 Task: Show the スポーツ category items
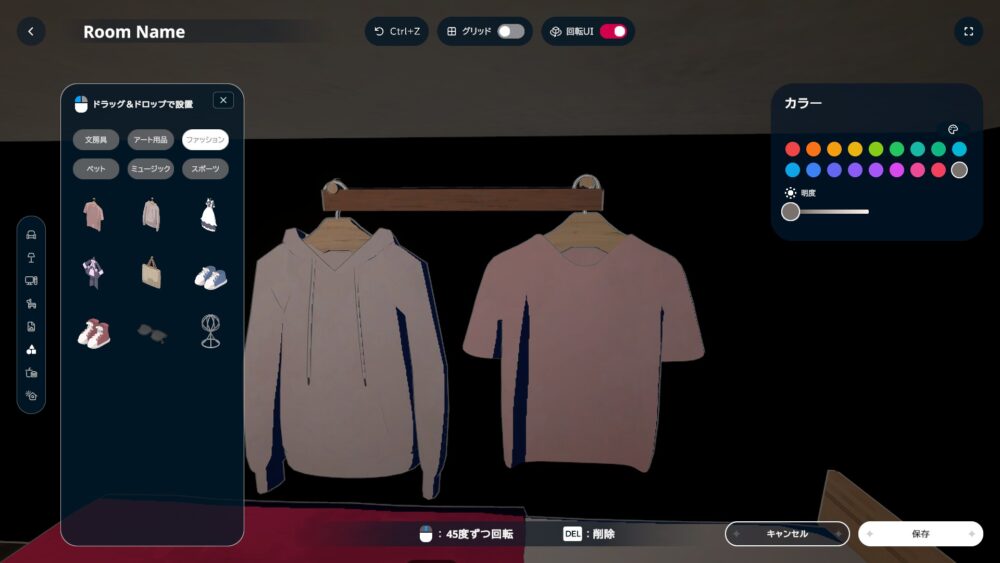click(x=205, y=170)
